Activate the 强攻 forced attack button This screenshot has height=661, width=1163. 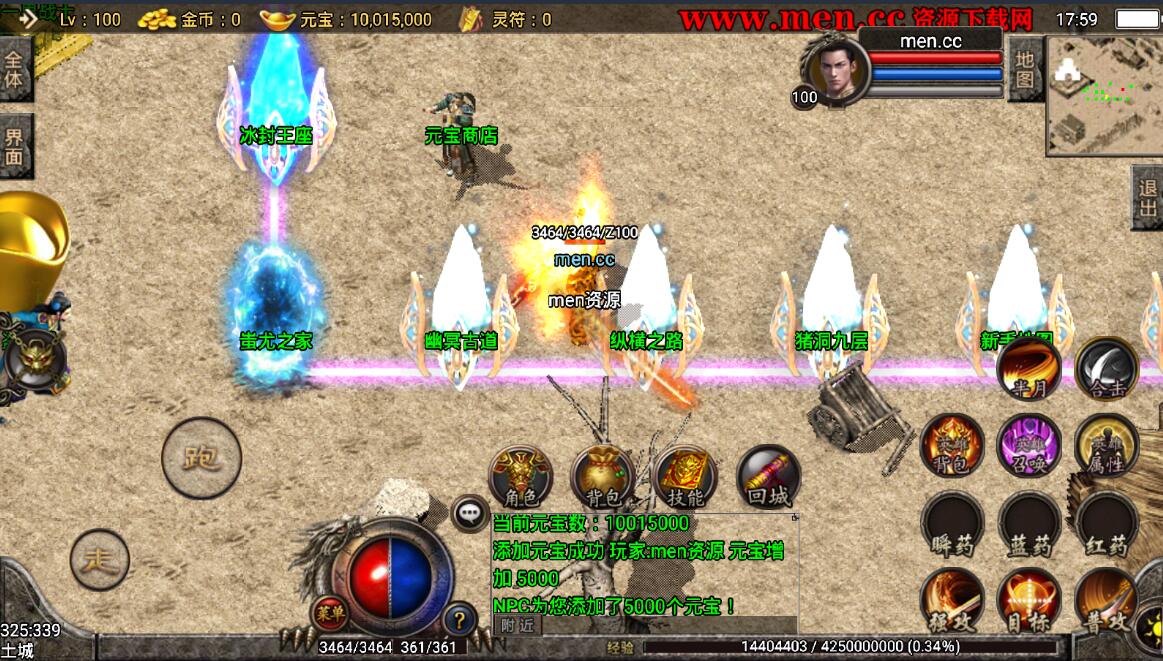tap(951, 600)
